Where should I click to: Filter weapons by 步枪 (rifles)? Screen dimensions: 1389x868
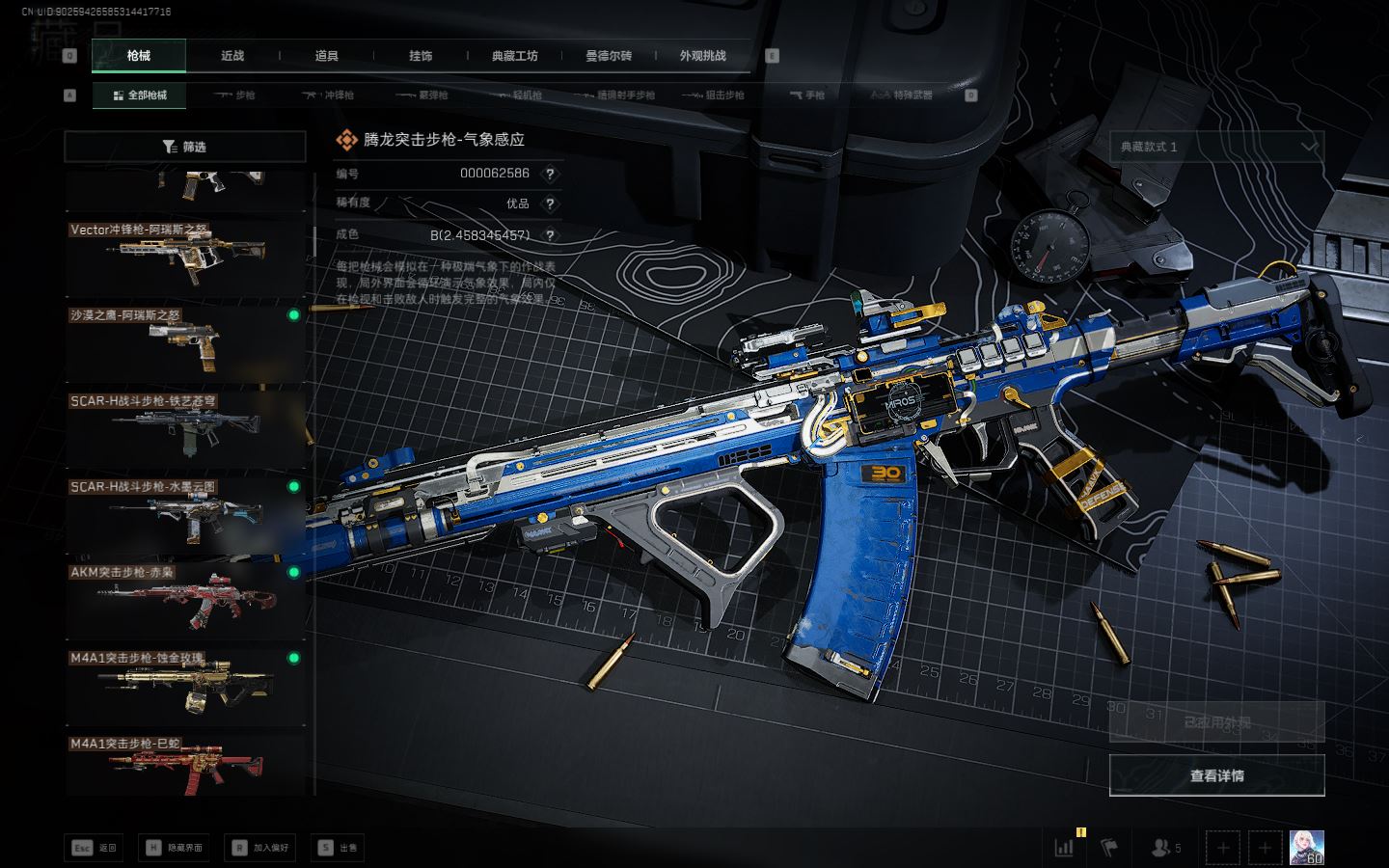click(x=234, y=95)
